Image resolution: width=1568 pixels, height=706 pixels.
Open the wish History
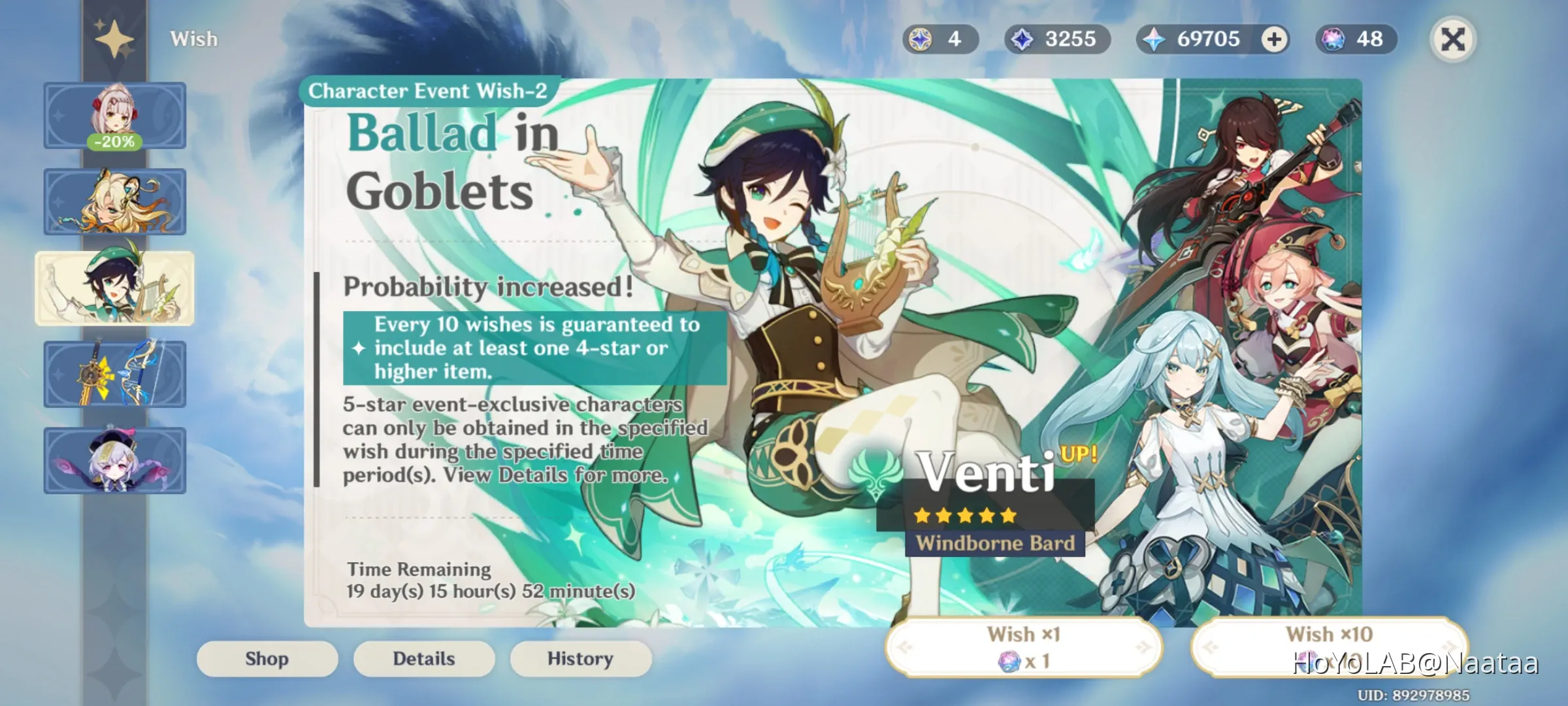(x=580, y=658)
